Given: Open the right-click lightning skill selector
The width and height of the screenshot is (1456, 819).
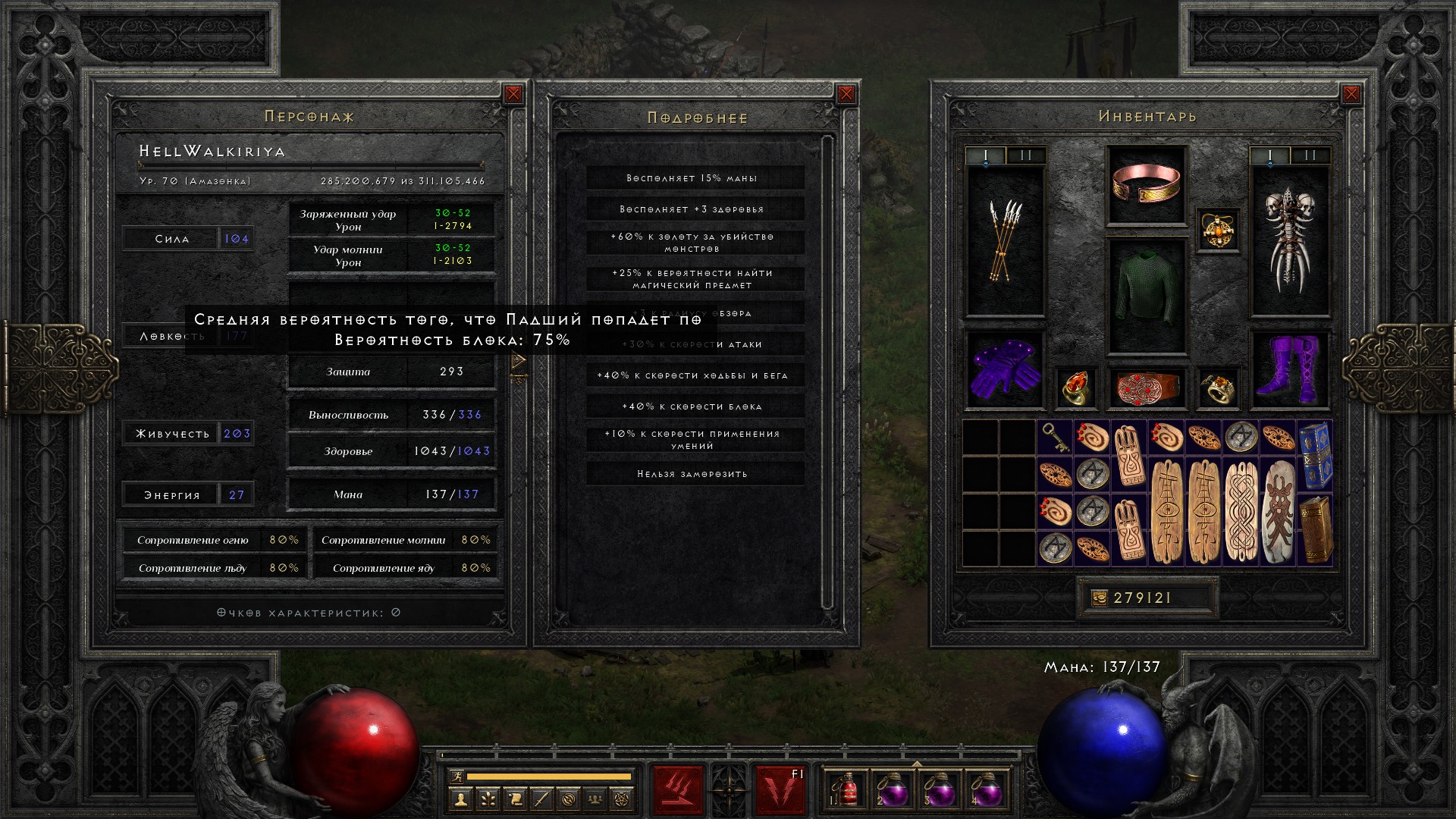Looking at the screenshot, I should [780, 789].
